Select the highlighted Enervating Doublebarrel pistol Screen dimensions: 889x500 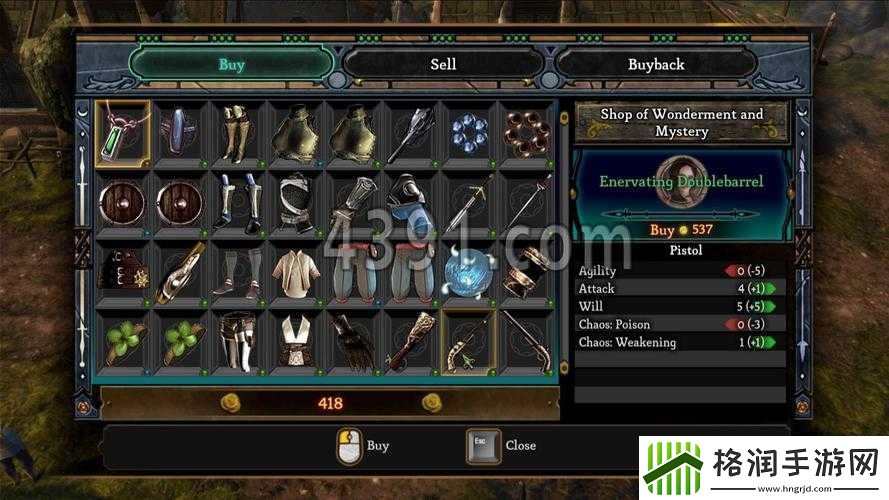pos(466,341)
